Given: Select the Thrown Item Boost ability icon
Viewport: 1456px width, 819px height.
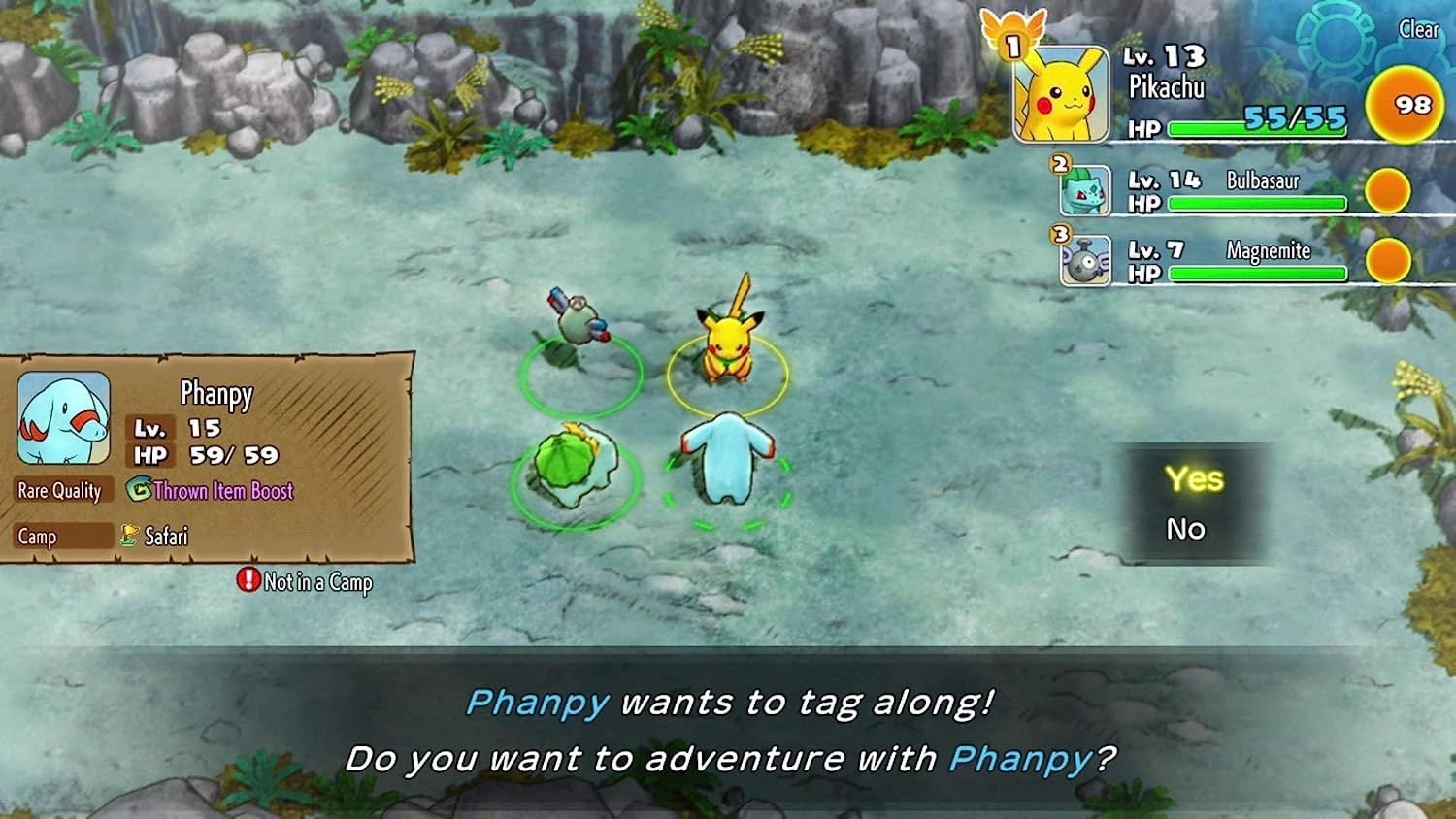Looking at the screenshot, I should click(137, 491).
